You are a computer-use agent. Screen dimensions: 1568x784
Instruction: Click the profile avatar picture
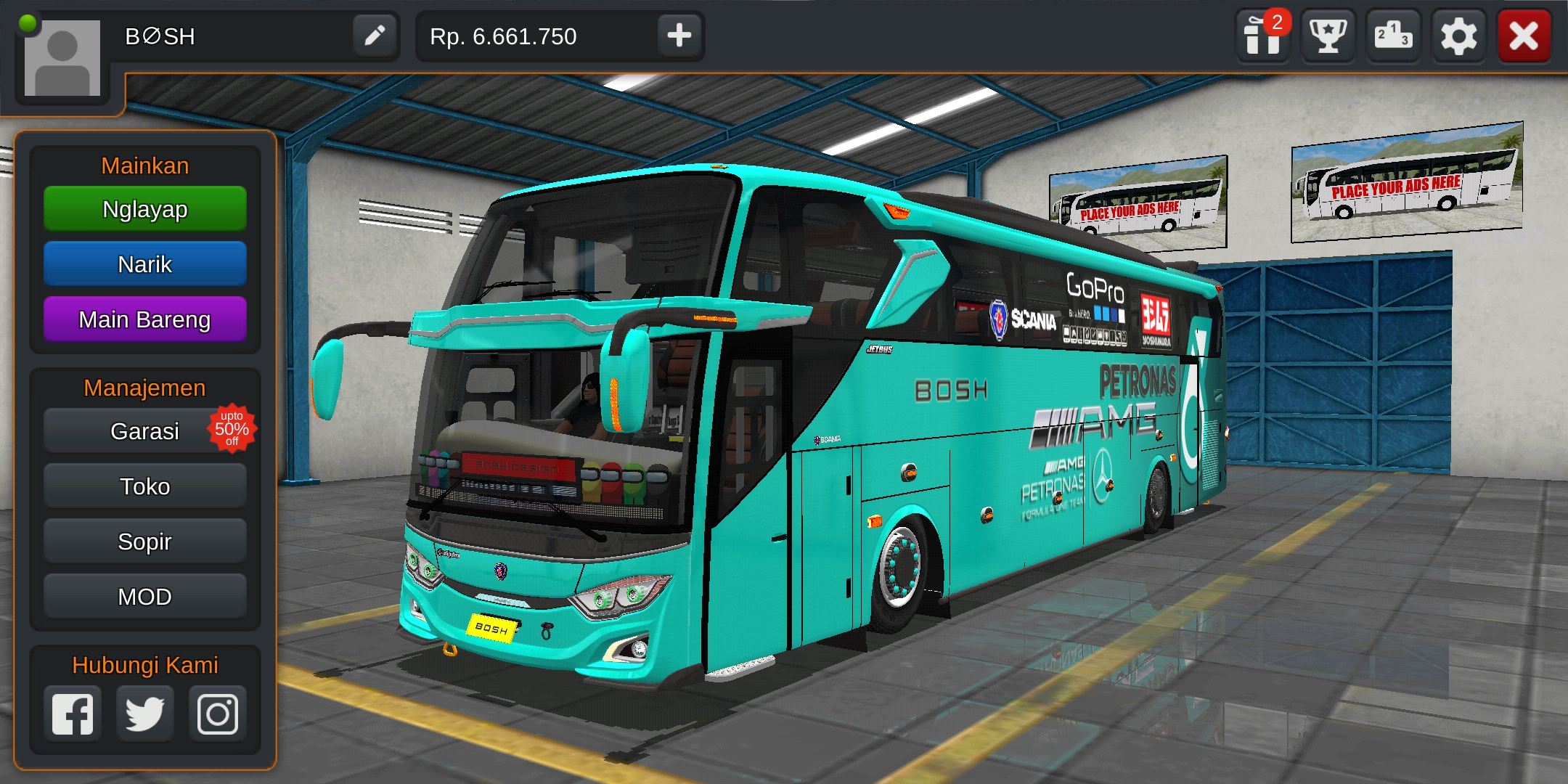(62, 58)
